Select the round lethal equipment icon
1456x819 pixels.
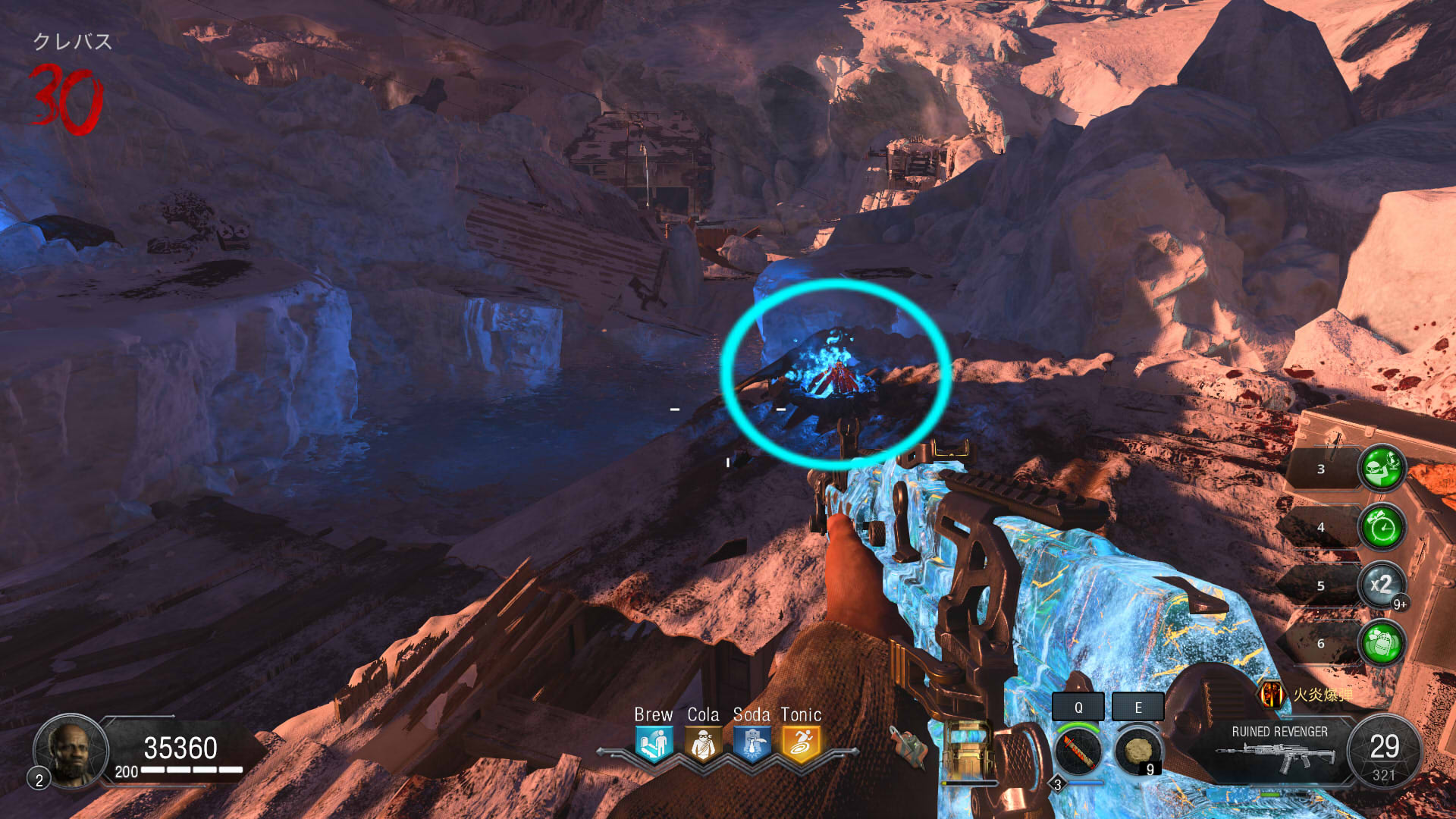pos(1137,751)
